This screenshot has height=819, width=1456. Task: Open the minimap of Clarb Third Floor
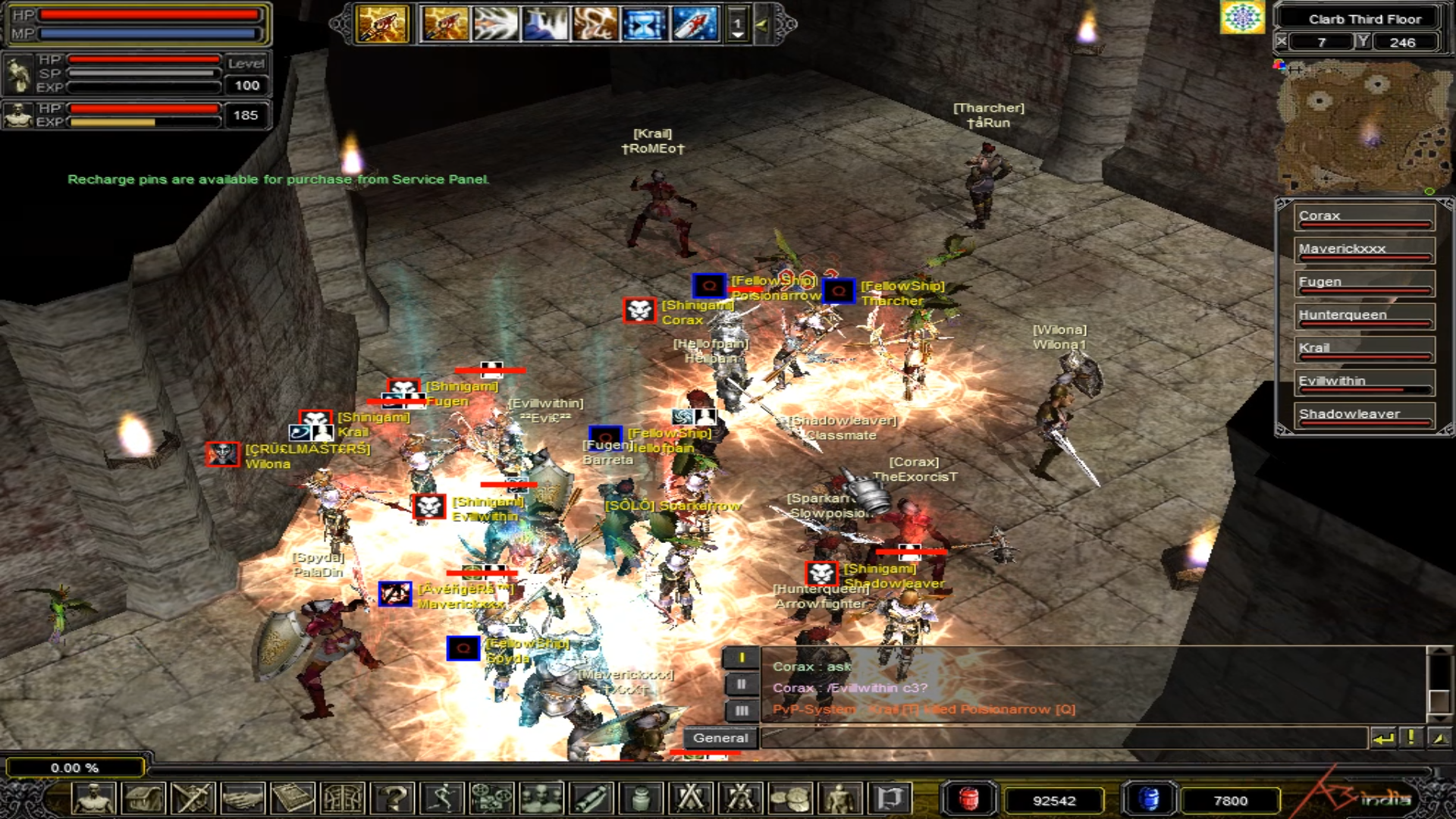click(x=1362, y=126)
